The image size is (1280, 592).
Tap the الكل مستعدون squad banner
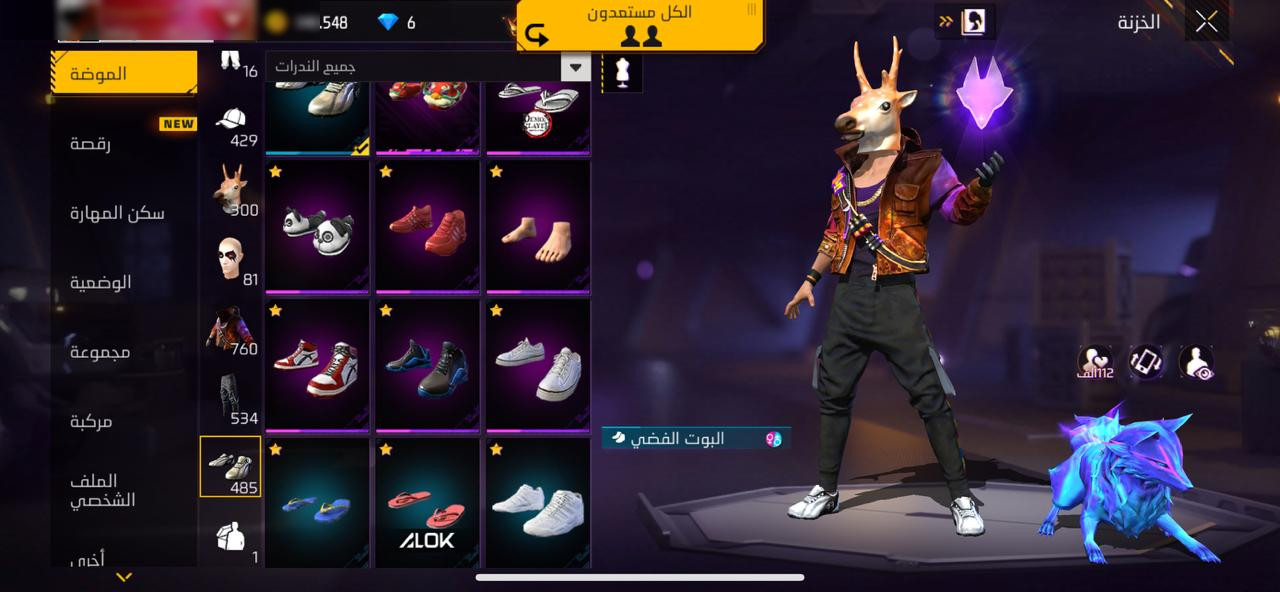pyautogui.click(x=641, y=25)
